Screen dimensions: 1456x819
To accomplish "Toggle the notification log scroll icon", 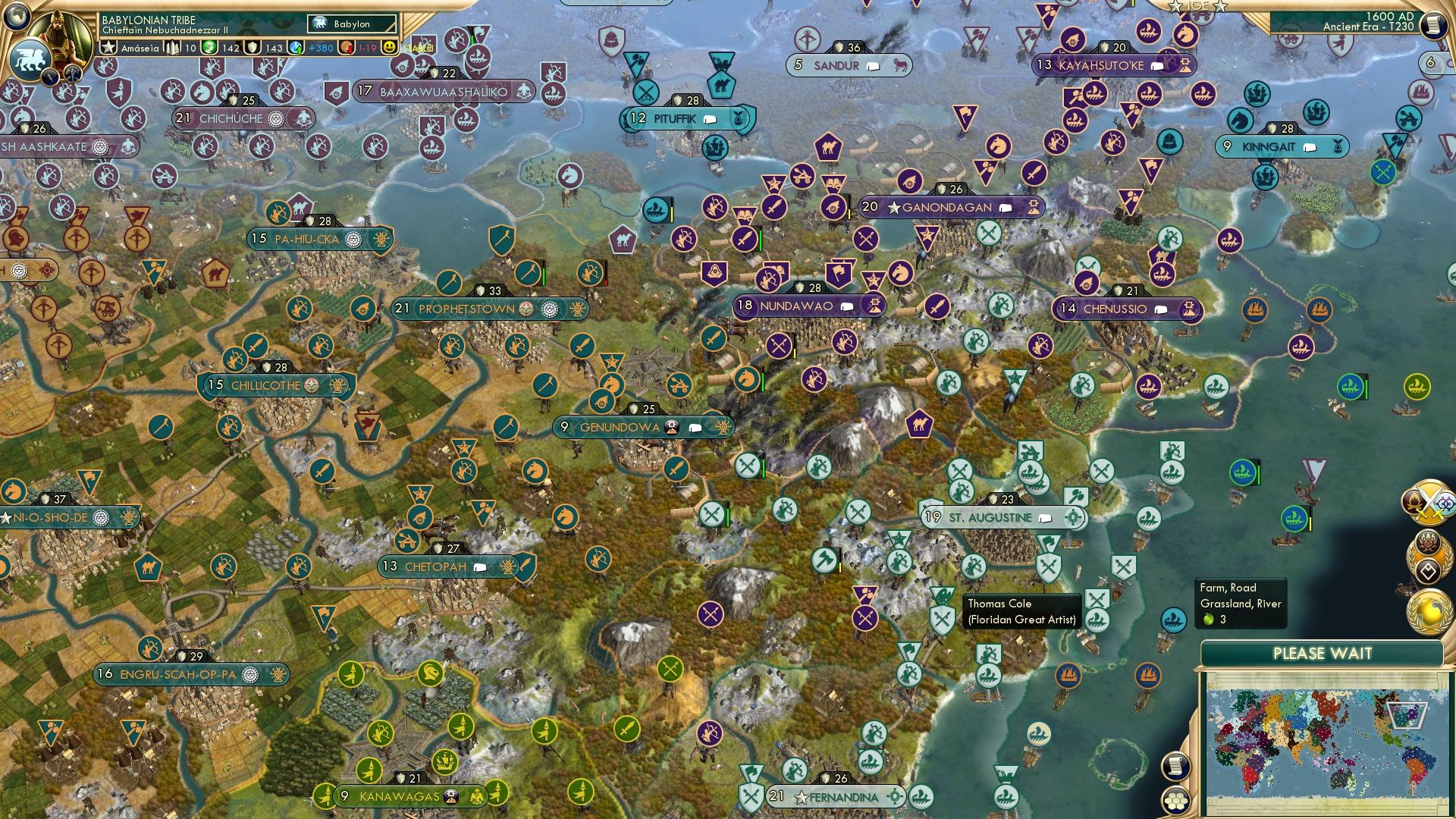I will click(1177, 767).
